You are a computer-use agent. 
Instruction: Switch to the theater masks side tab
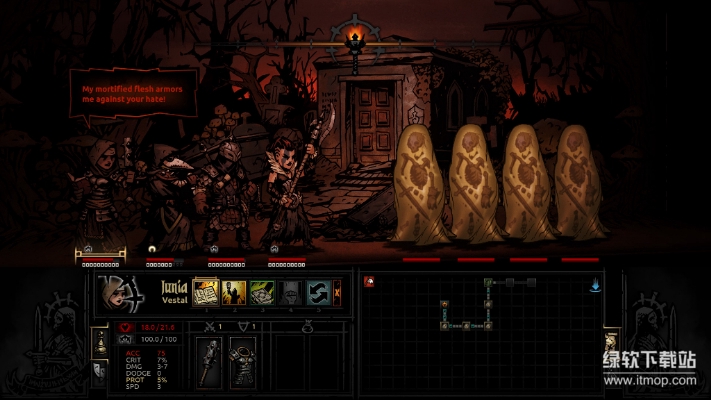(99, 370)
